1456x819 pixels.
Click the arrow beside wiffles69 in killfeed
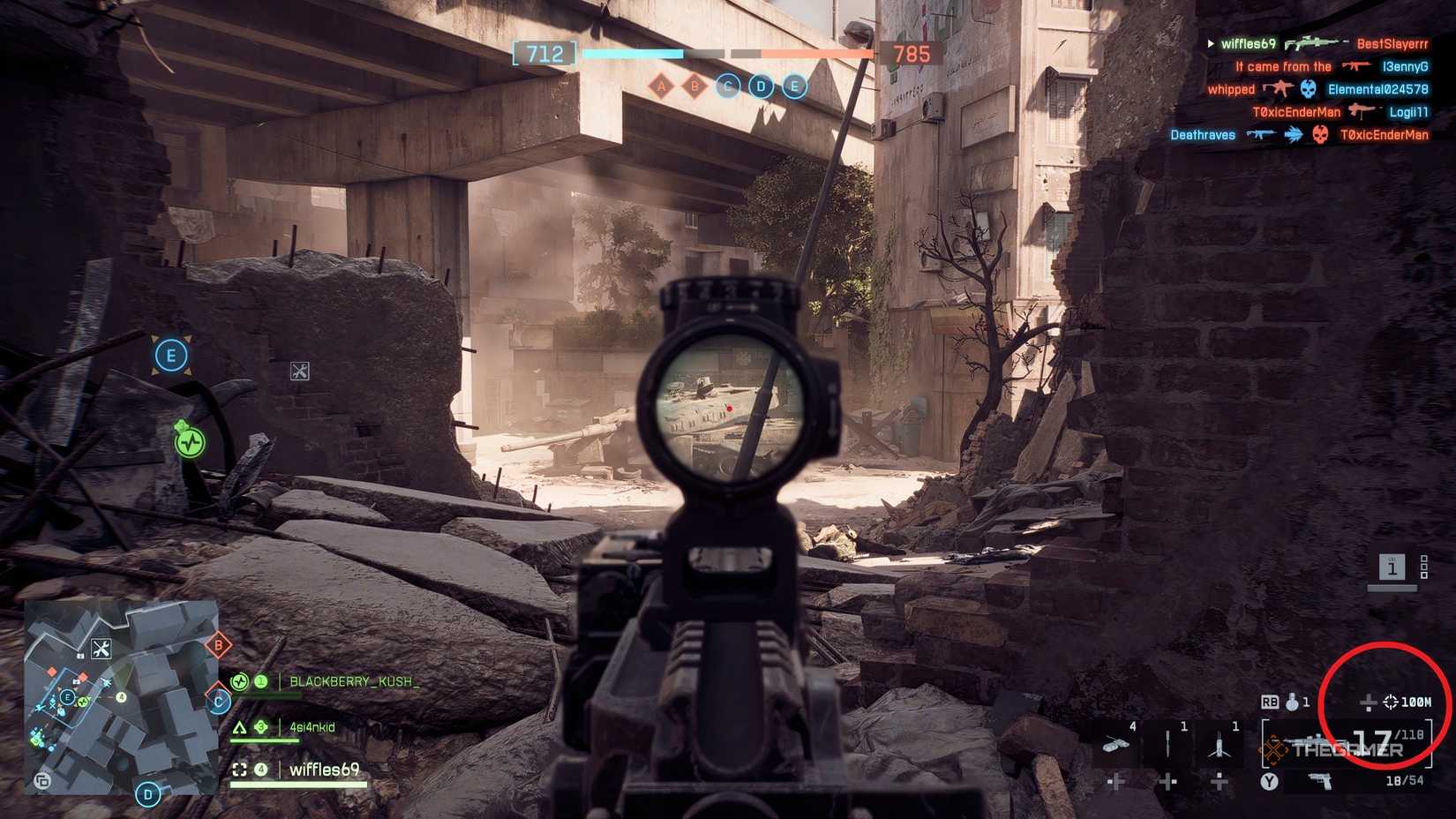pyautogui.click(x=1211, y=43)
